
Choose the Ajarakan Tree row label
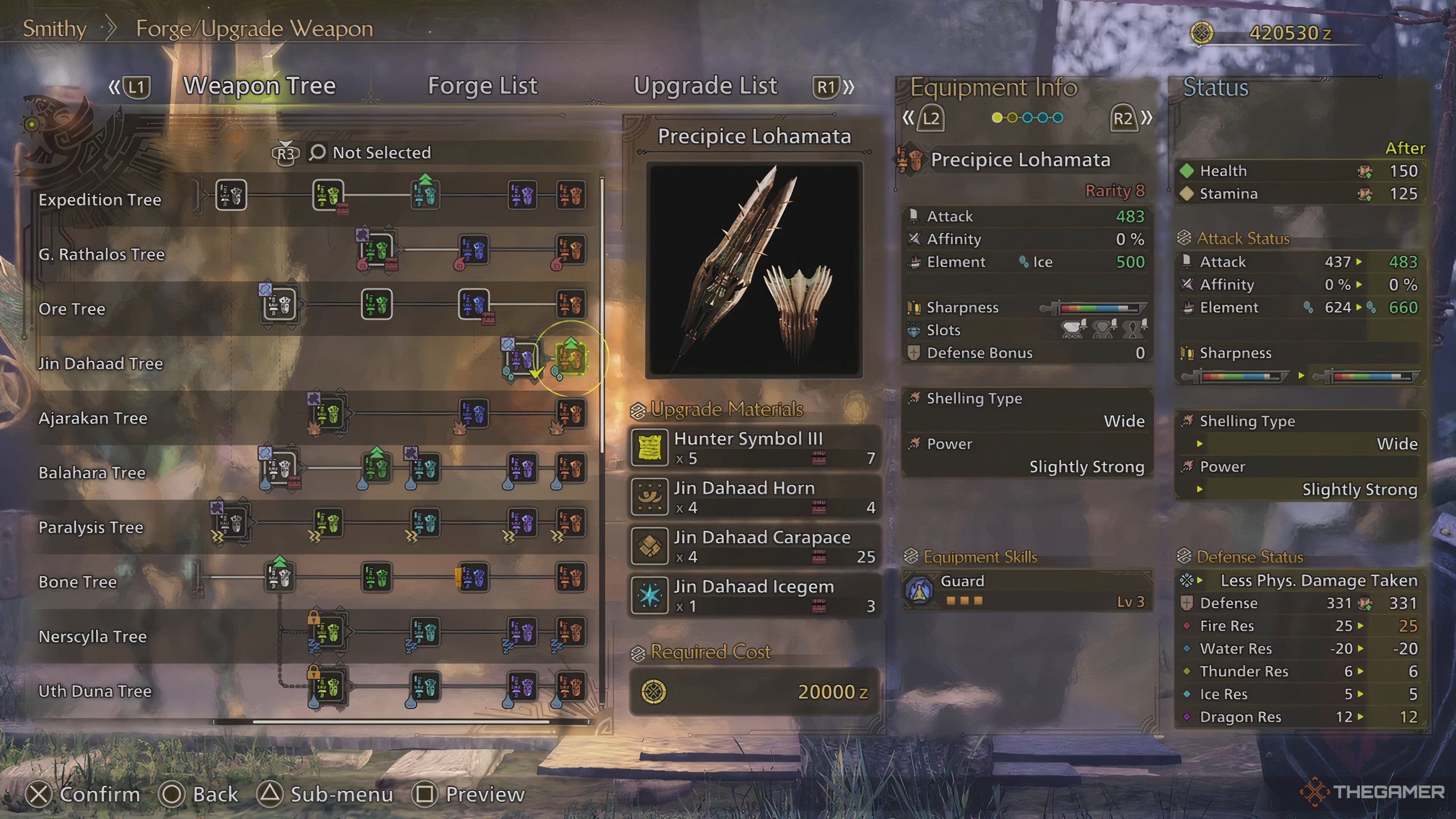(93, 419)
